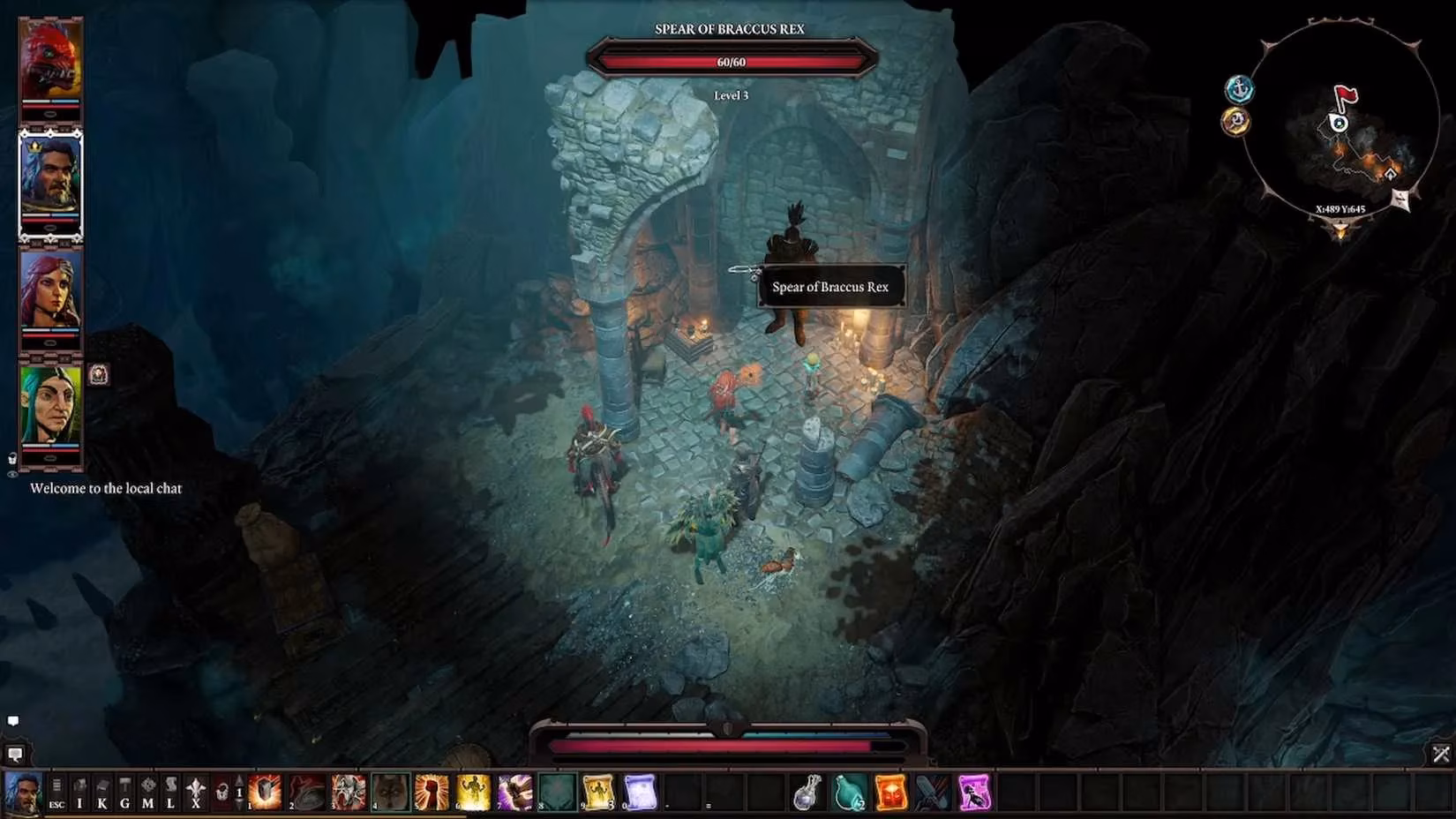Toggle the combat log panel at bottom left
The width and height of the screenshot is (1456, 819).
coord(16,755)
